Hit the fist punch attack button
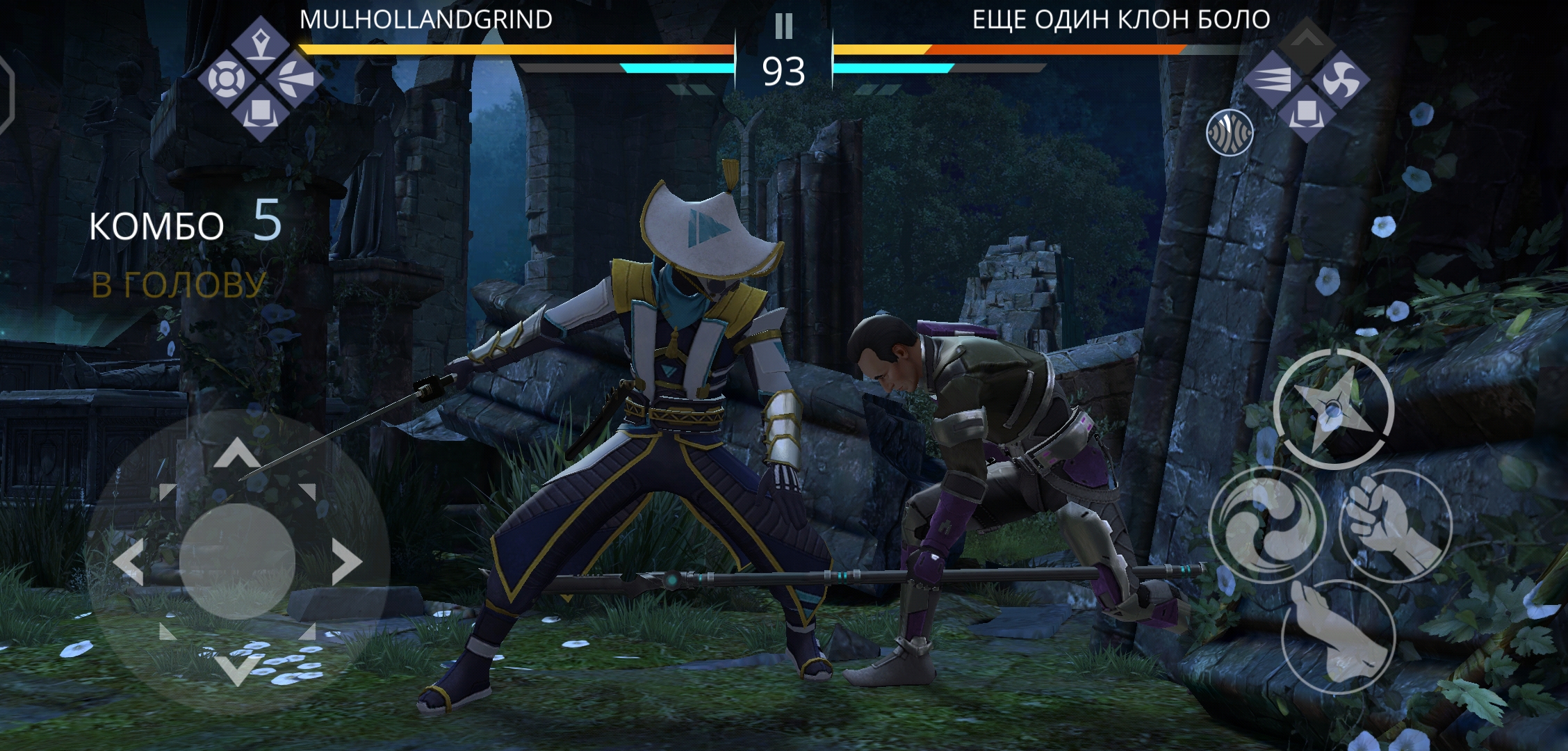1568x751 pixels. click(x=1394, y=525)
